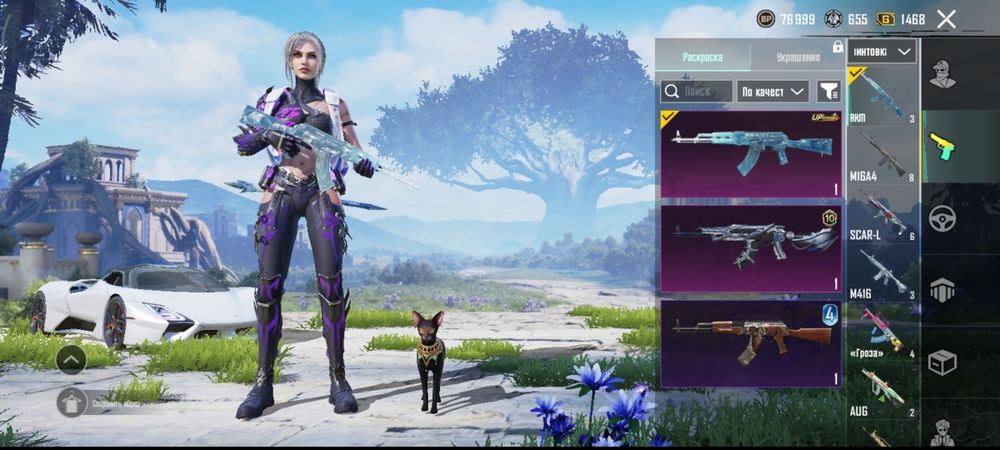
Task: Open the filter funnel button
Action: click(x=829, y=91)
